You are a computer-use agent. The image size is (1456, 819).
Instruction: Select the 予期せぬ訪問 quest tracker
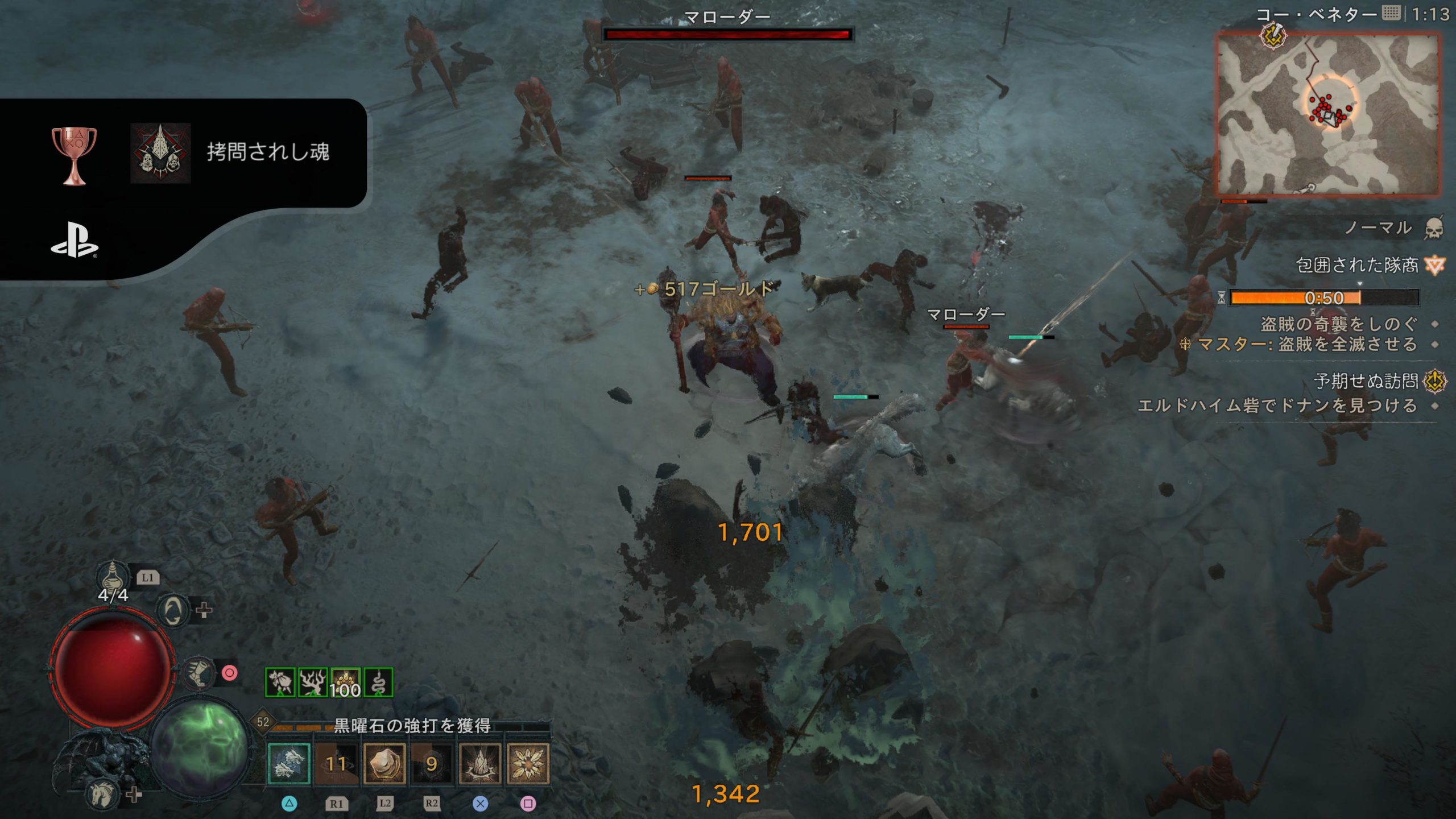1366,381
